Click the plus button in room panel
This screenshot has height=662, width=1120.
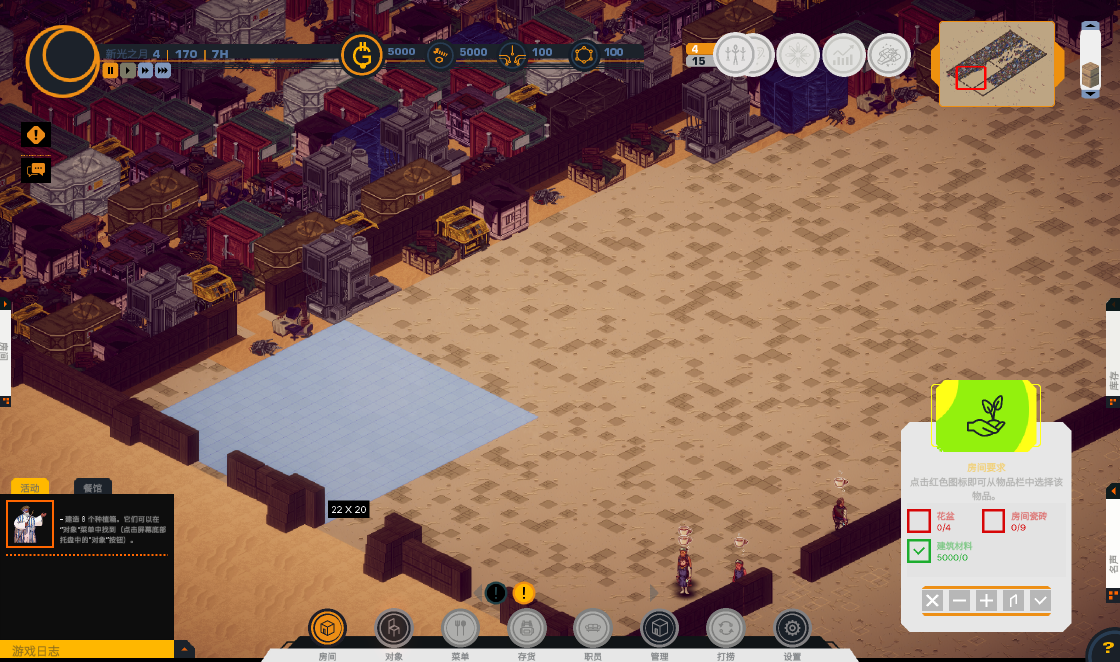[986, 601]
